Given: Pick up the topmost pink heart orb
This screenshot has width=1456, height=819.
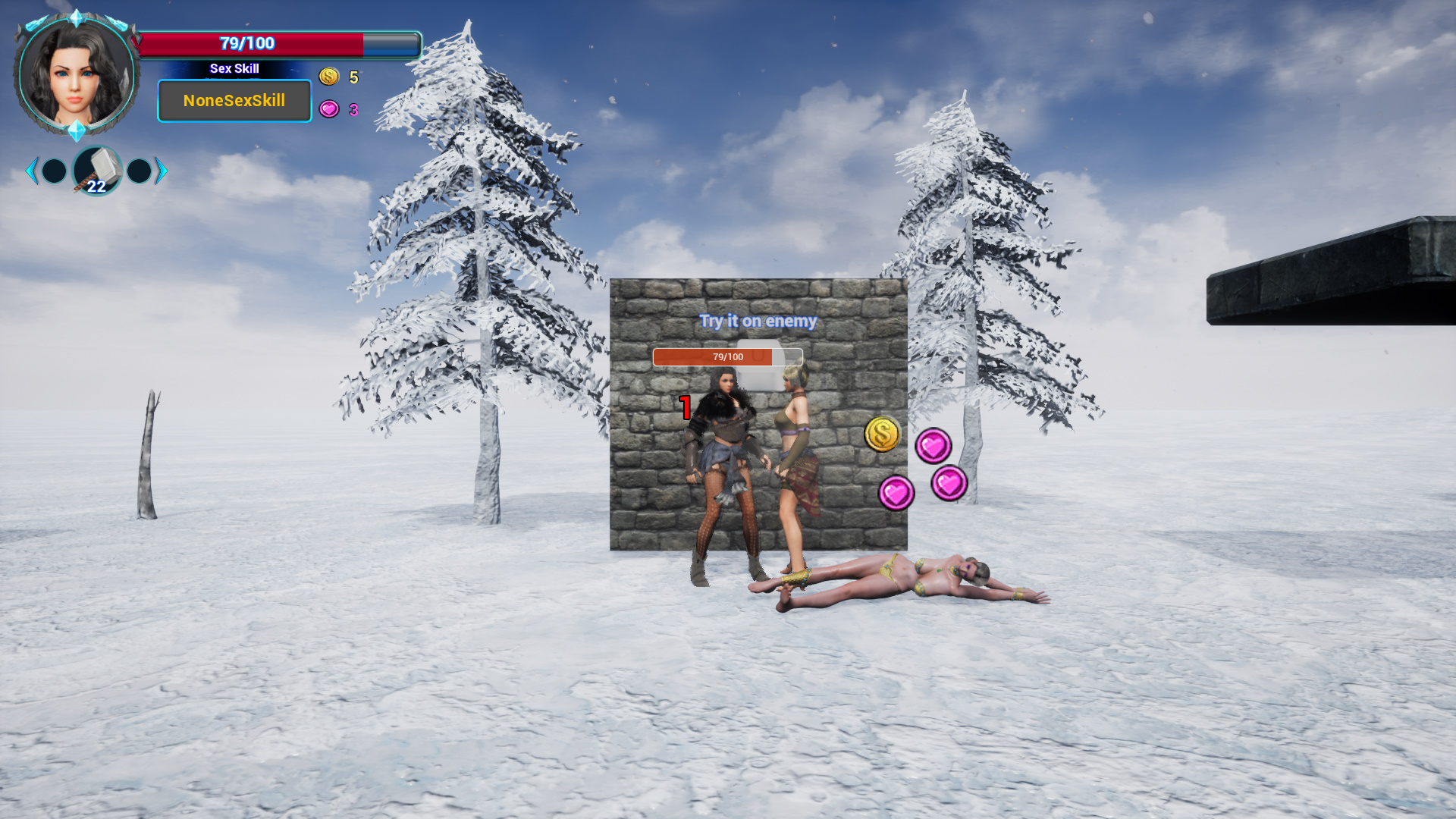Looking at the screenshot, I should tap(935, 446).
